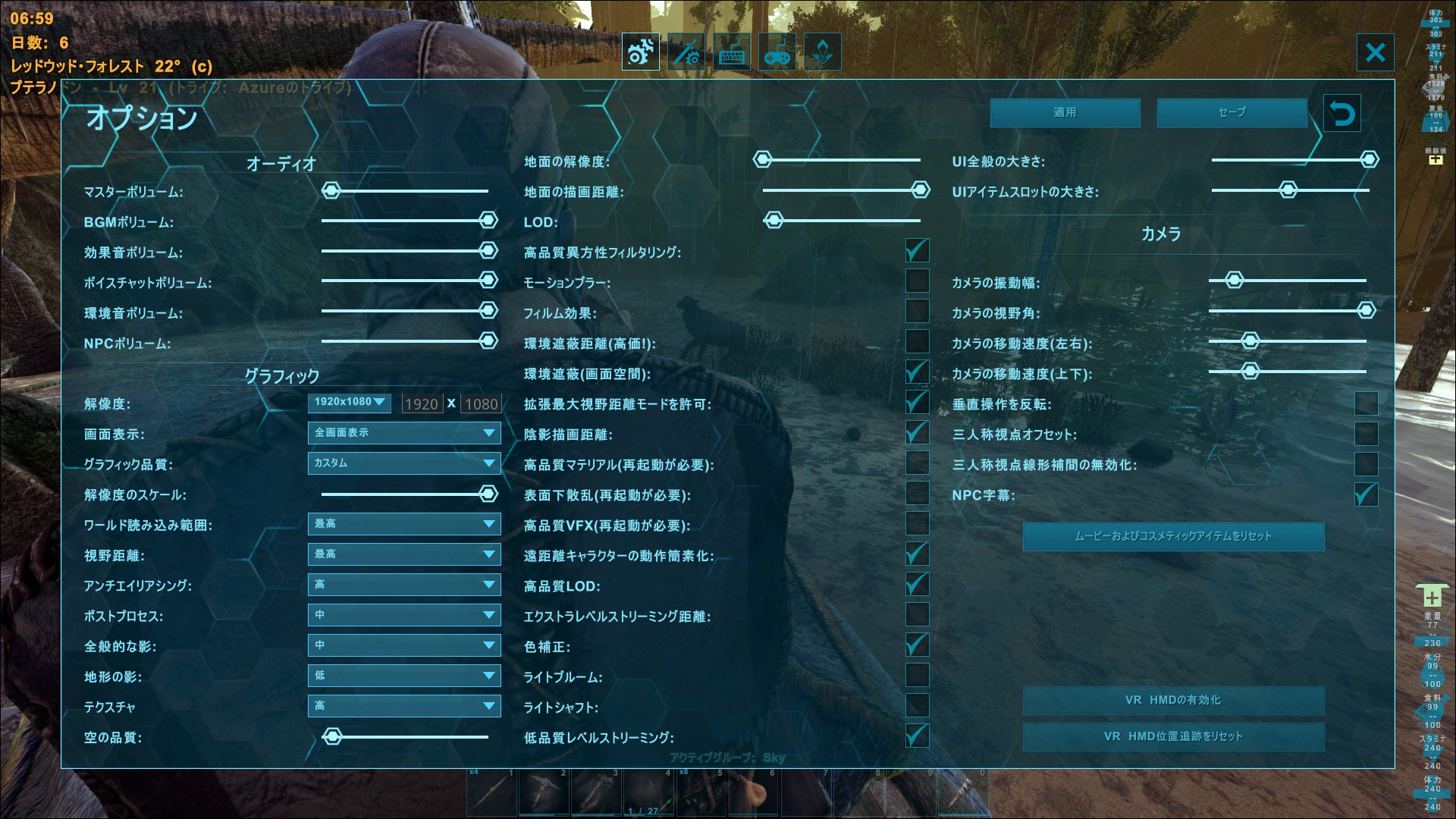The height and width of the screenshot is (819, 1456).
Task: Select the sword combat settings icon
Action: [x=685, y=52]
